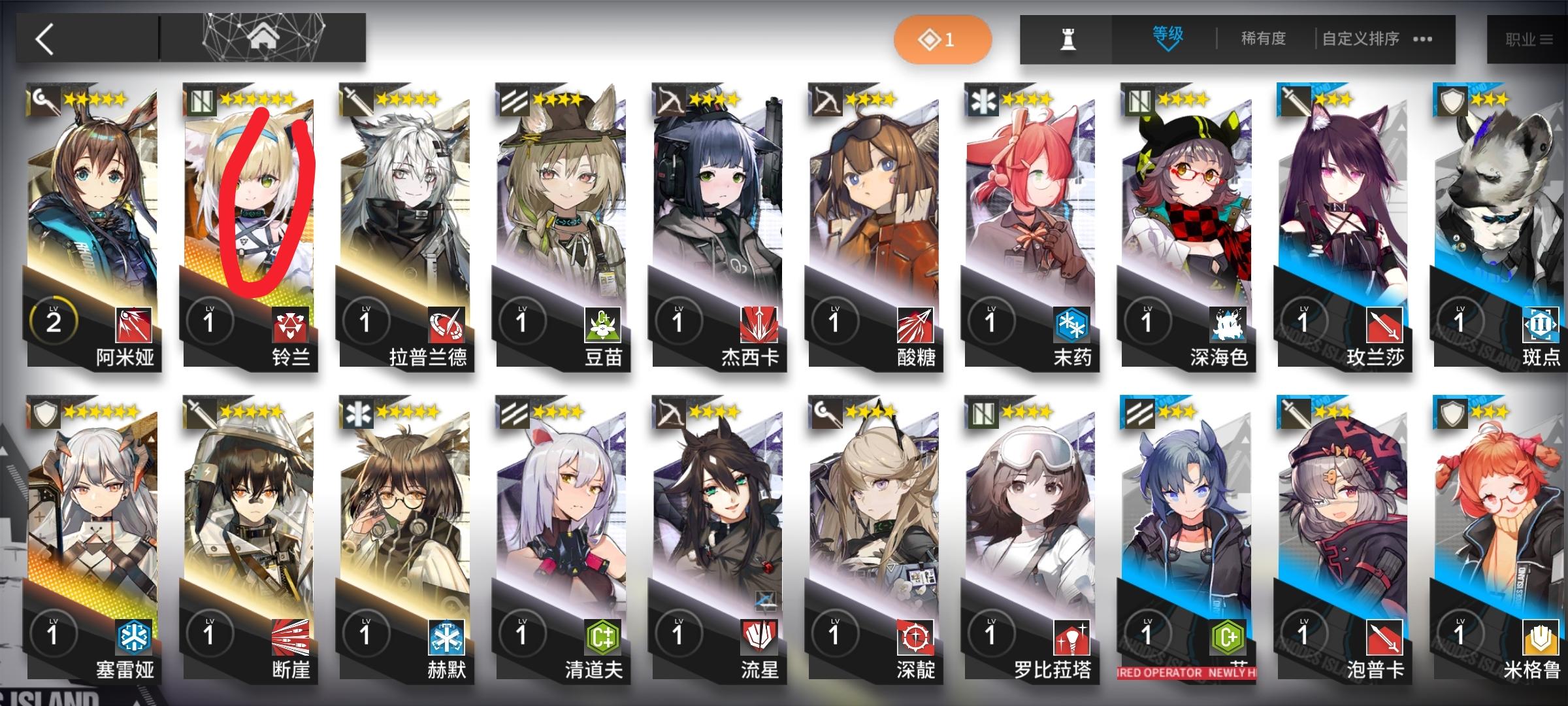The image size is (1568, 706).
Task: Switch to 自定义排序 ordering
Action: 1365,39
